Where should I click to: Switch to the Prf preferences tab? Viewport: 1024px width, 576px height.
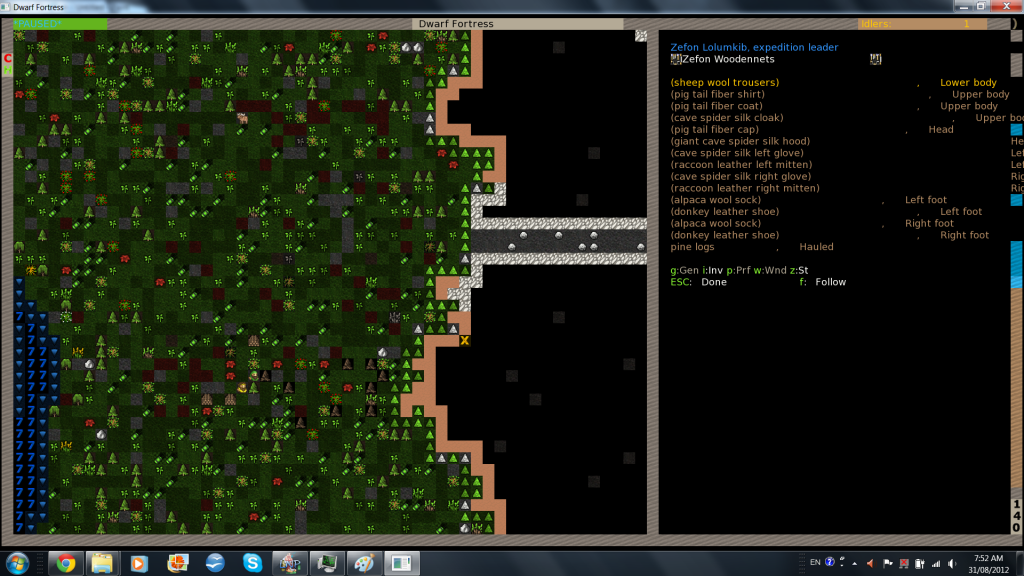[x=741, y=270]
